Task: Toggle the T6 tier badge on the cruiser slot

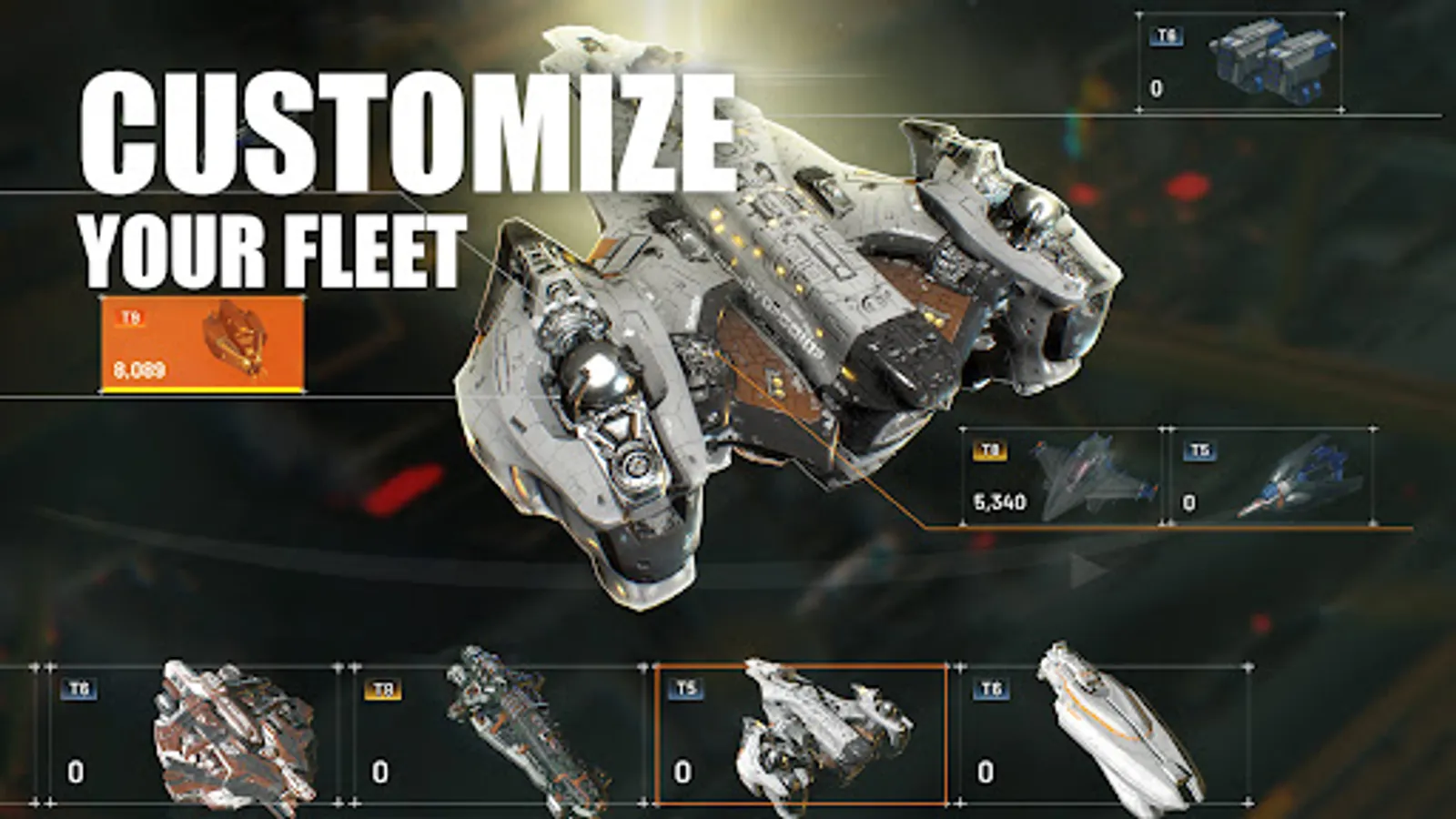Action: coord(78,690)
